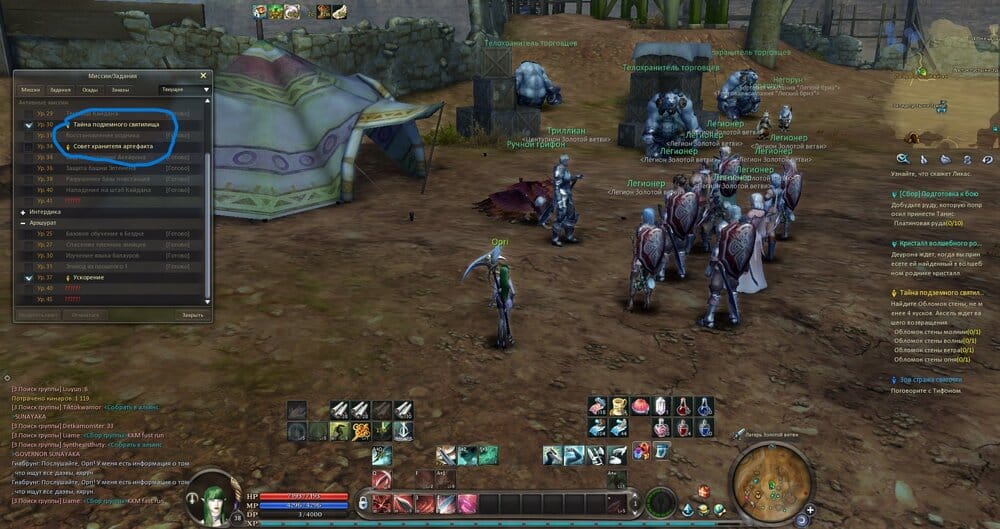Select the quest Тайна подземного святилища in list
Image resolution: width=1000 pixels, height=529 pixels.
[110, 124]
